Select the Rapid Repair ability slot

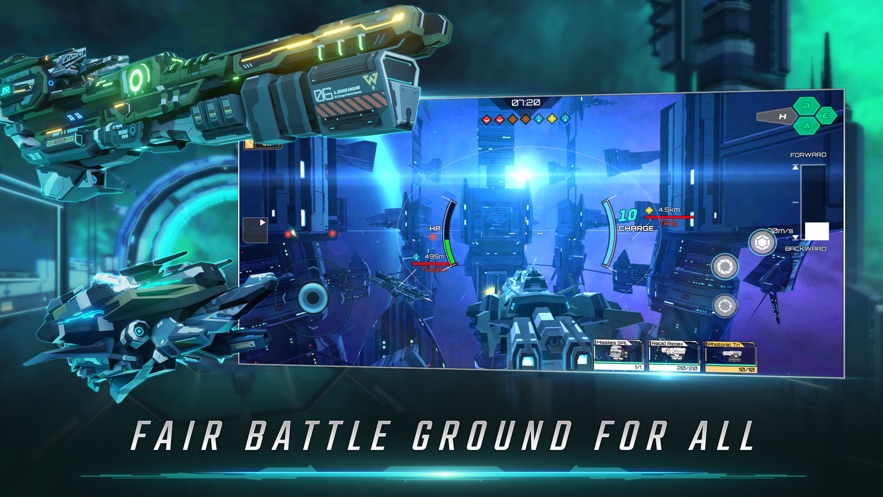pyautogui.click(x=672, y=355)
